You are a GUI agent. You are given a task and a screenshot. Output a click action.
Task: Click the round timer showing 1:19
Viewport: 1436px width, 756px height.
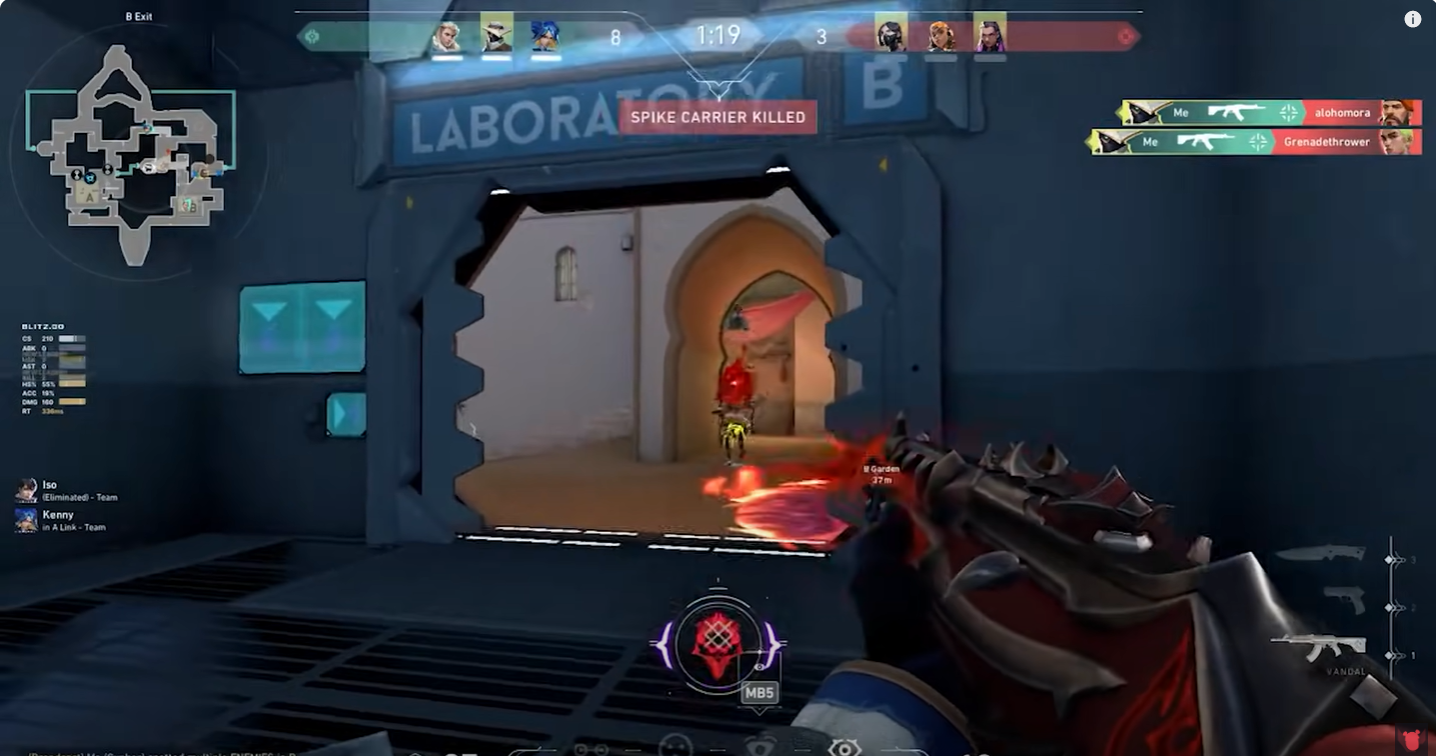pos(718,35)
